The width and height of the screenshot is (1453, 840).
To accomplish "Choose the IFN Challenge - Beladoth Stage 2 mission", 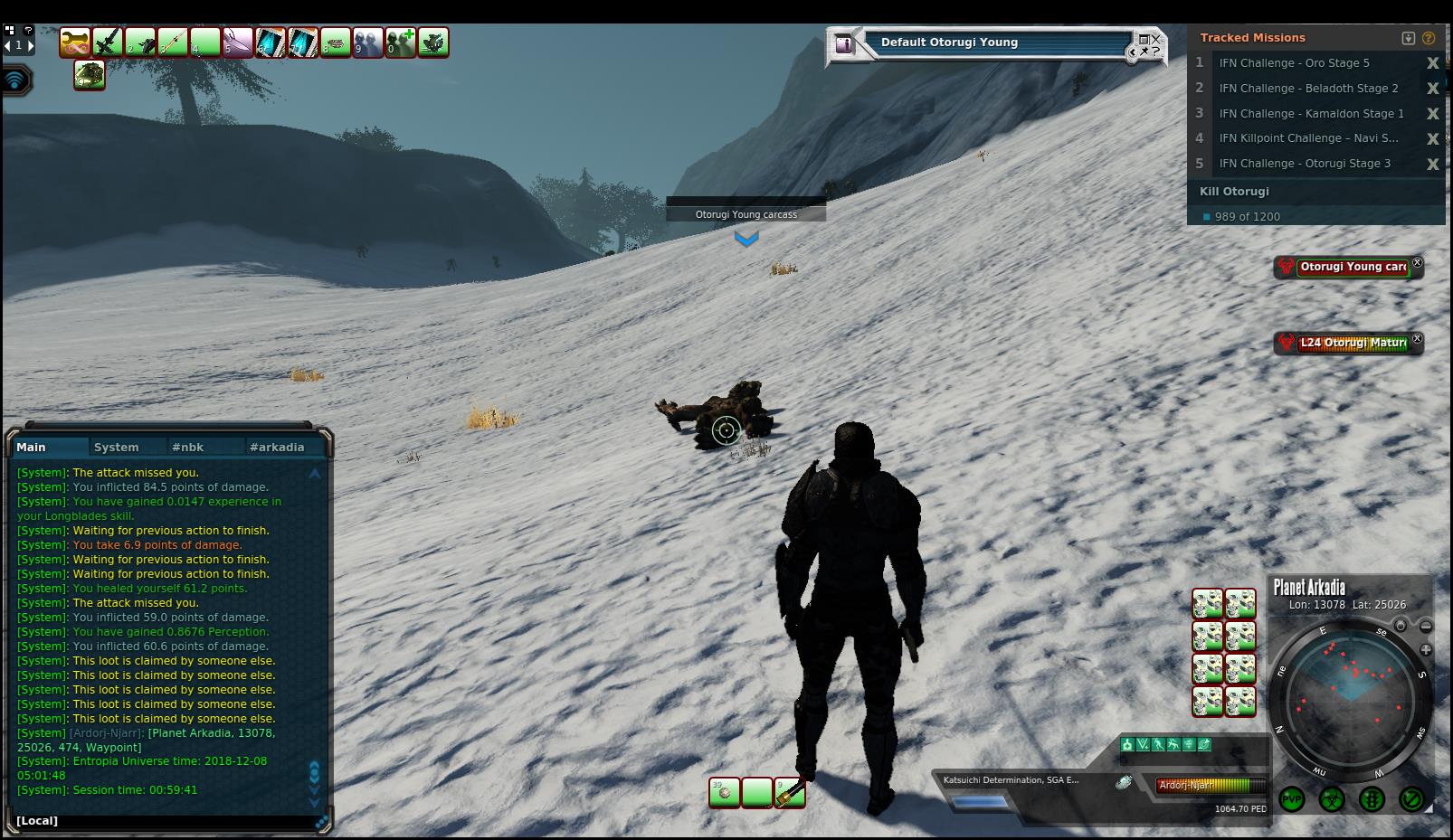I will 1308,89.
